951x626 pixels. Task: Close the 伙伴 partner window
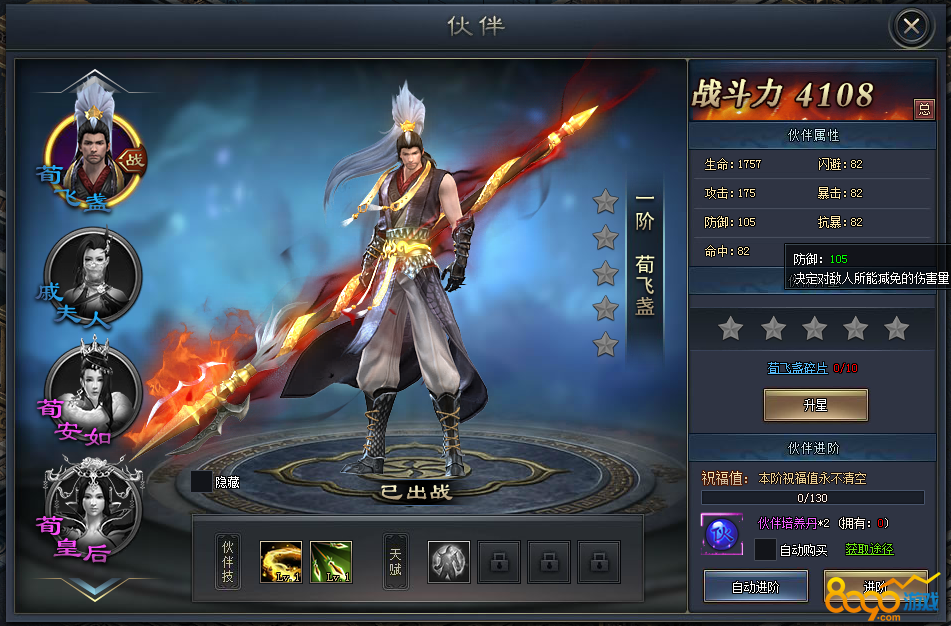tap(911, 27)
